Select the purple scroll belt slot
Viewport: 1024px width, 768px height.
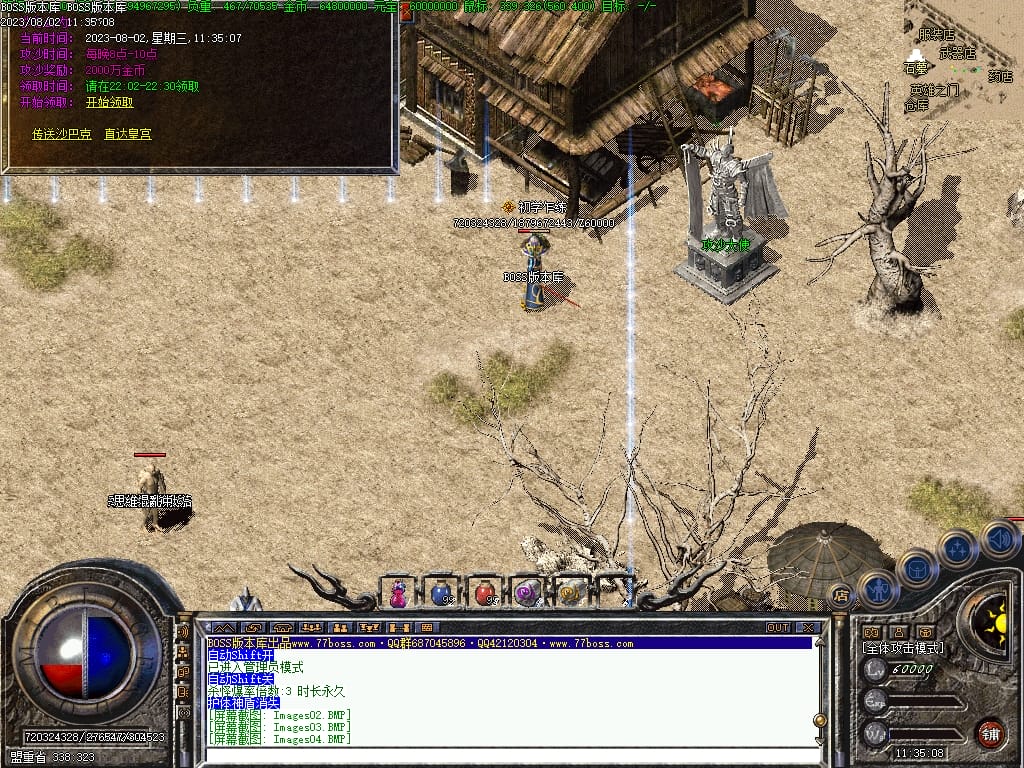[527, 593]
